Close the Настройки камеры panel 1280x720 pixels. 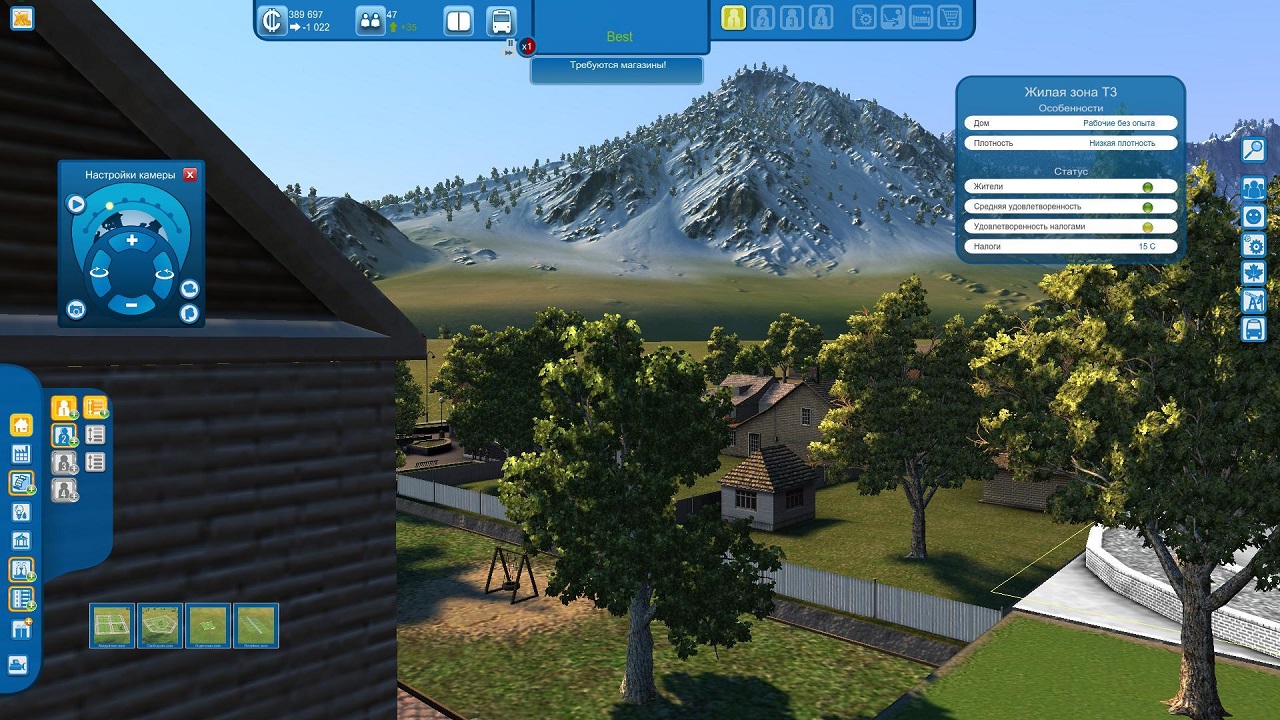pos(190,175)
